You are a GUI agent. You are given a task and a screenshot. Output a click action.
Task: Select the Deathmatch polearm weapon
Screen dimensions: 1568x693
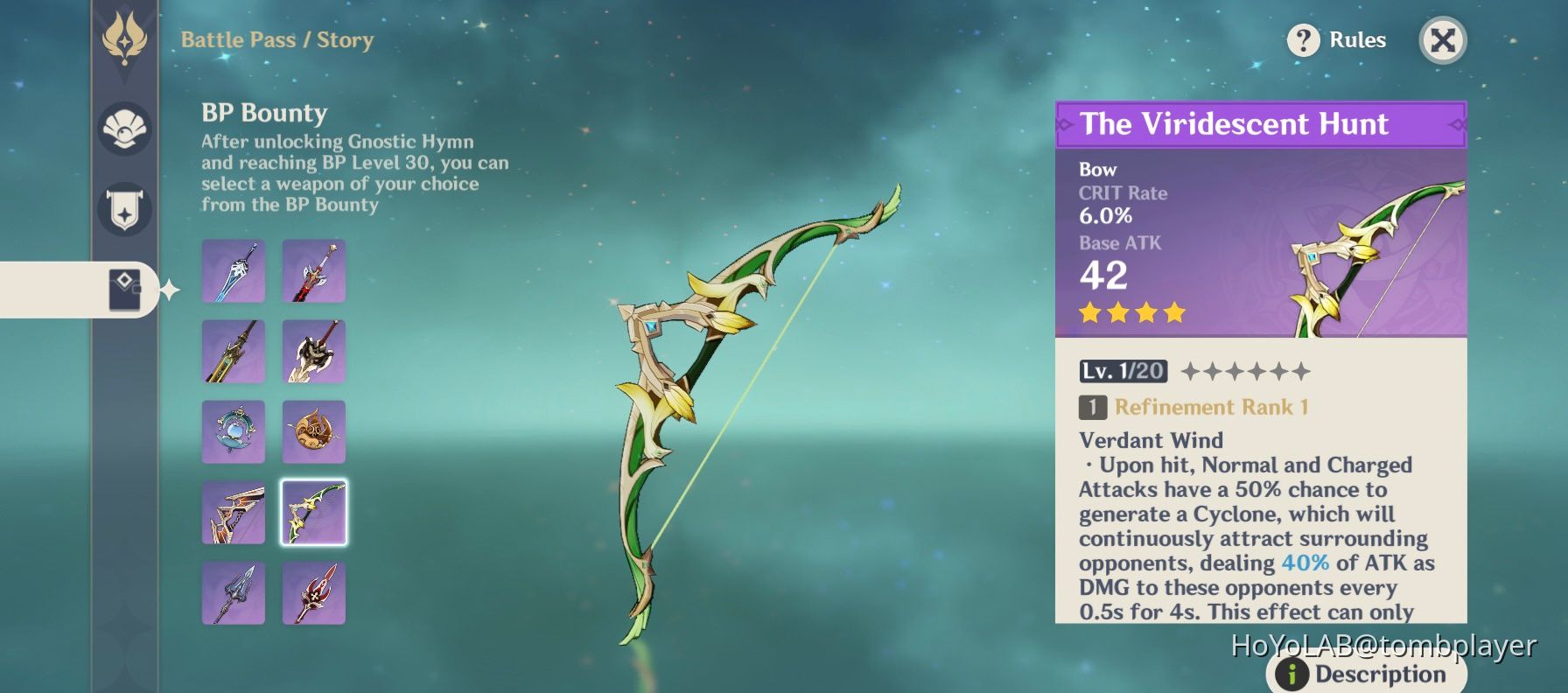click(233, 592)
